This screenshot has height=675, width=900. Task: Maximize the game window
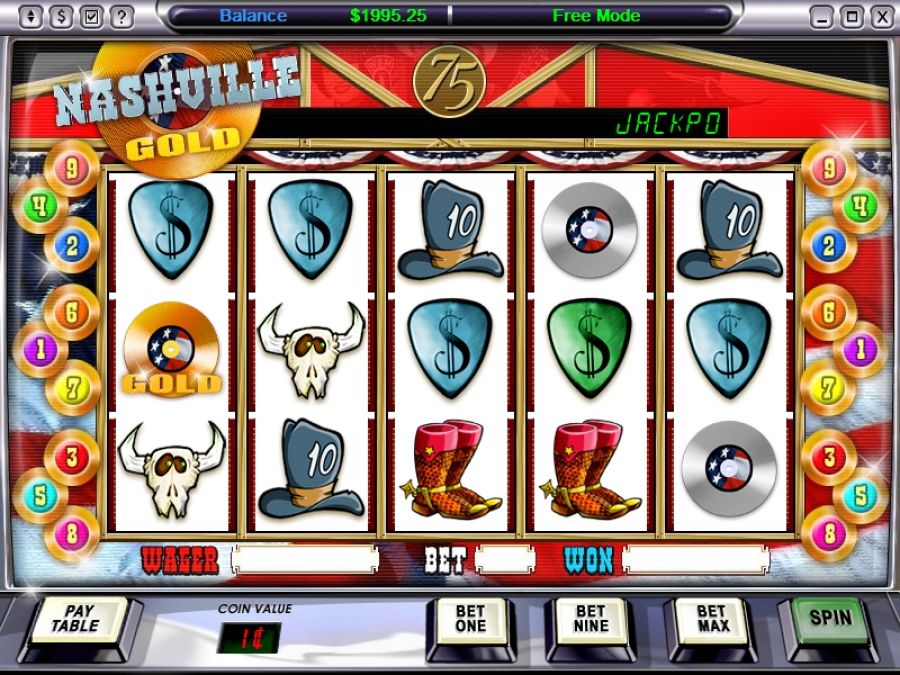pyautogui.click(x=851, y=17)
